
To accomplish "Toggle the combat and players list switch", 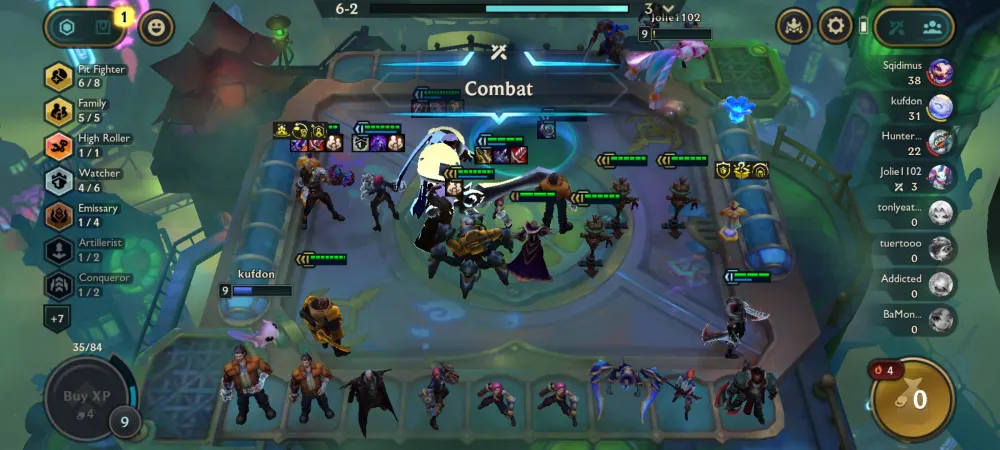I will pos(914,27).
